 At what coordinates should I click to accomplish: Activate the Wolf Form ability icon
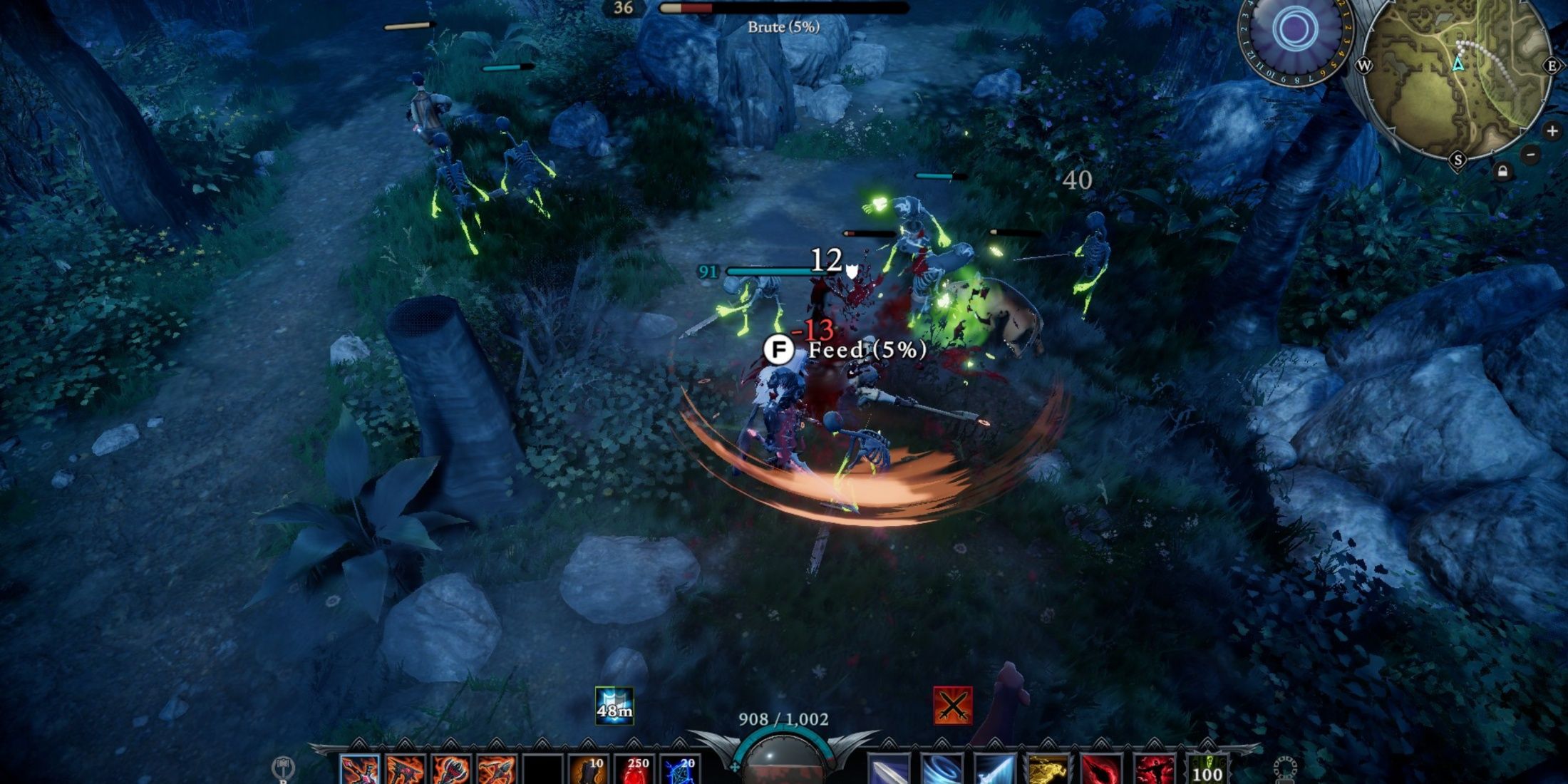[x=1048, y=768]
